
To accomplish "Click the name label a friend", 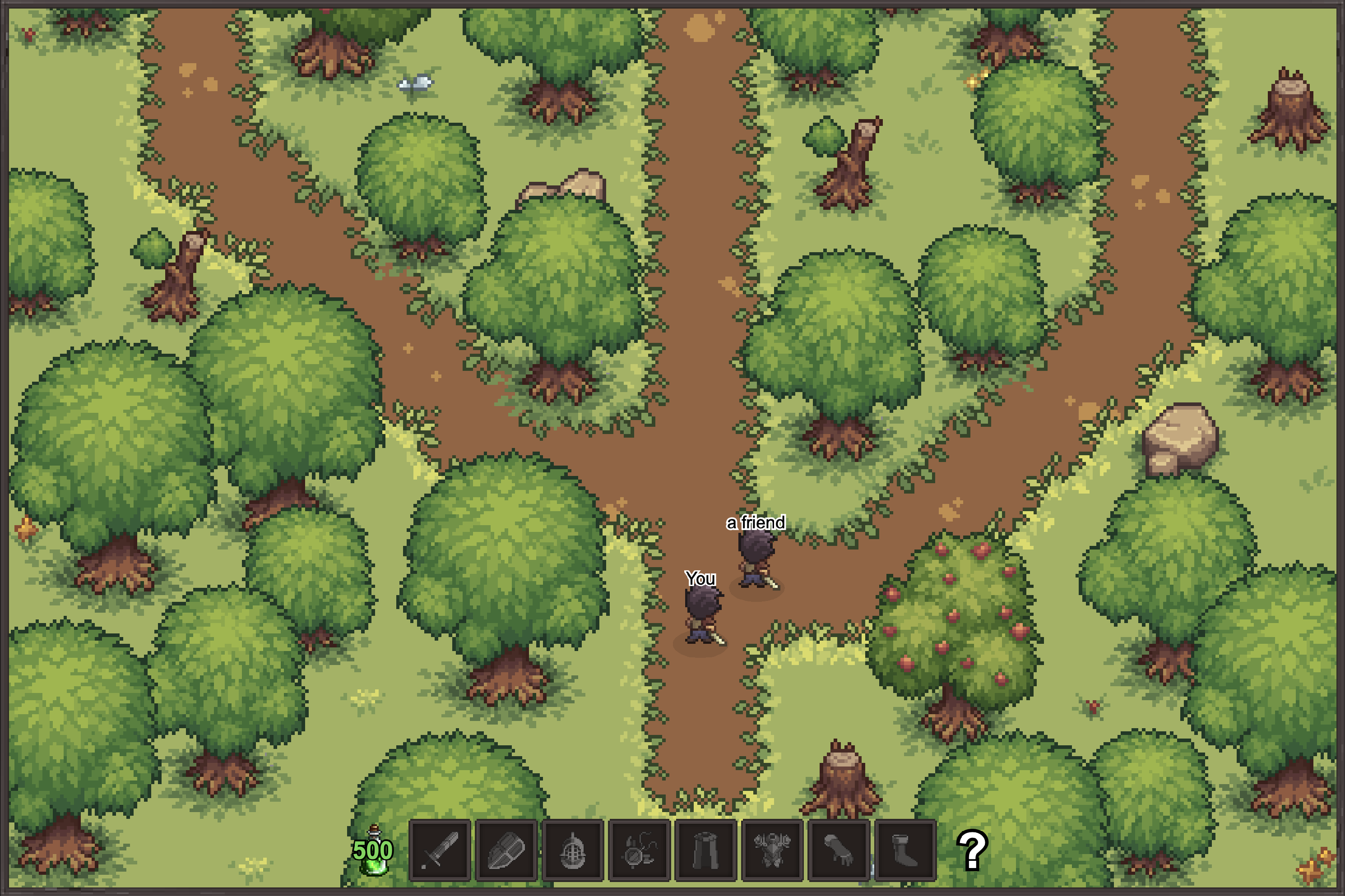I will click(756, 522).
